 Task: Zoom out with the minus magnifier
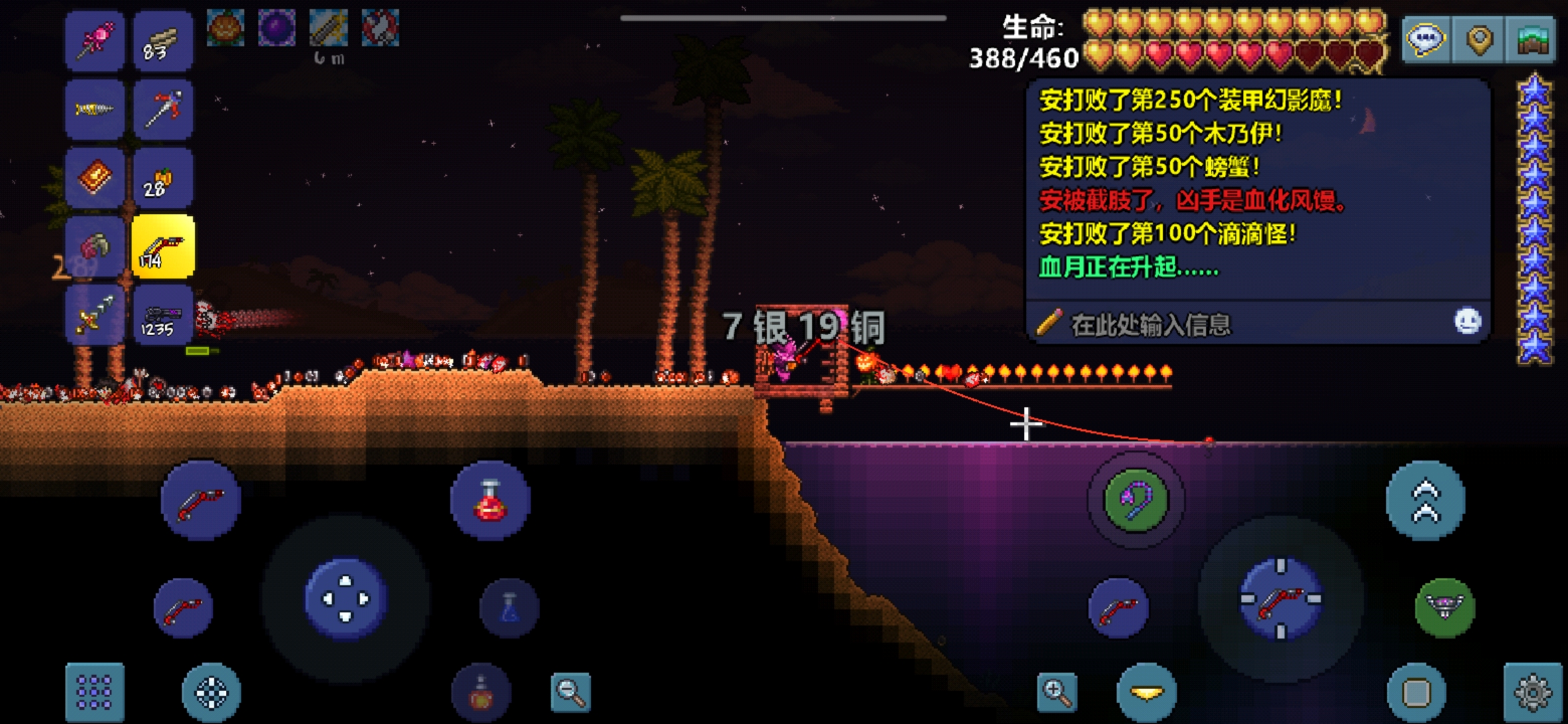coord(570,692)
